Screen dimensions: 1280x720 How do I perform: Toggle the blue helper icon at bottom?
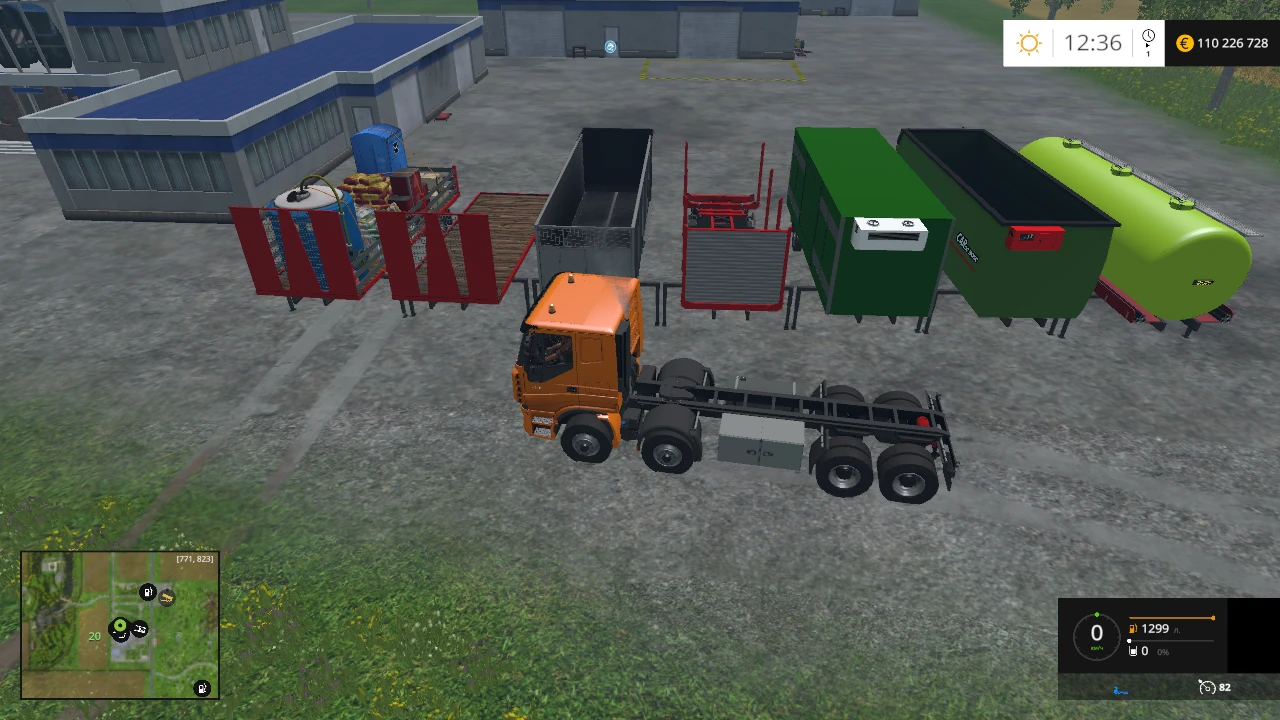[x=1119, y=688]
